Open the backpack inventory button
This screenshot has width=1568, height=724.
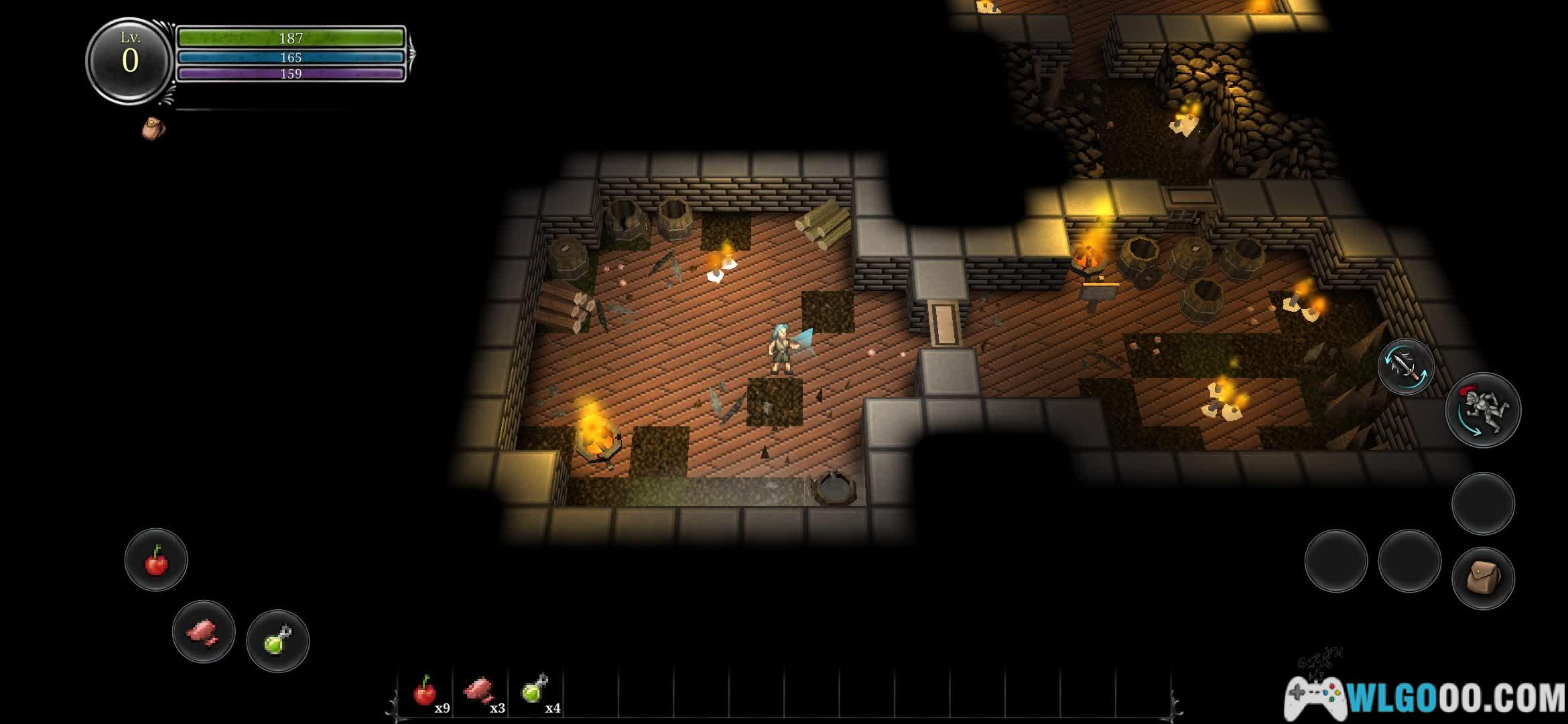pyautogui.click(x=1483, y=578)
